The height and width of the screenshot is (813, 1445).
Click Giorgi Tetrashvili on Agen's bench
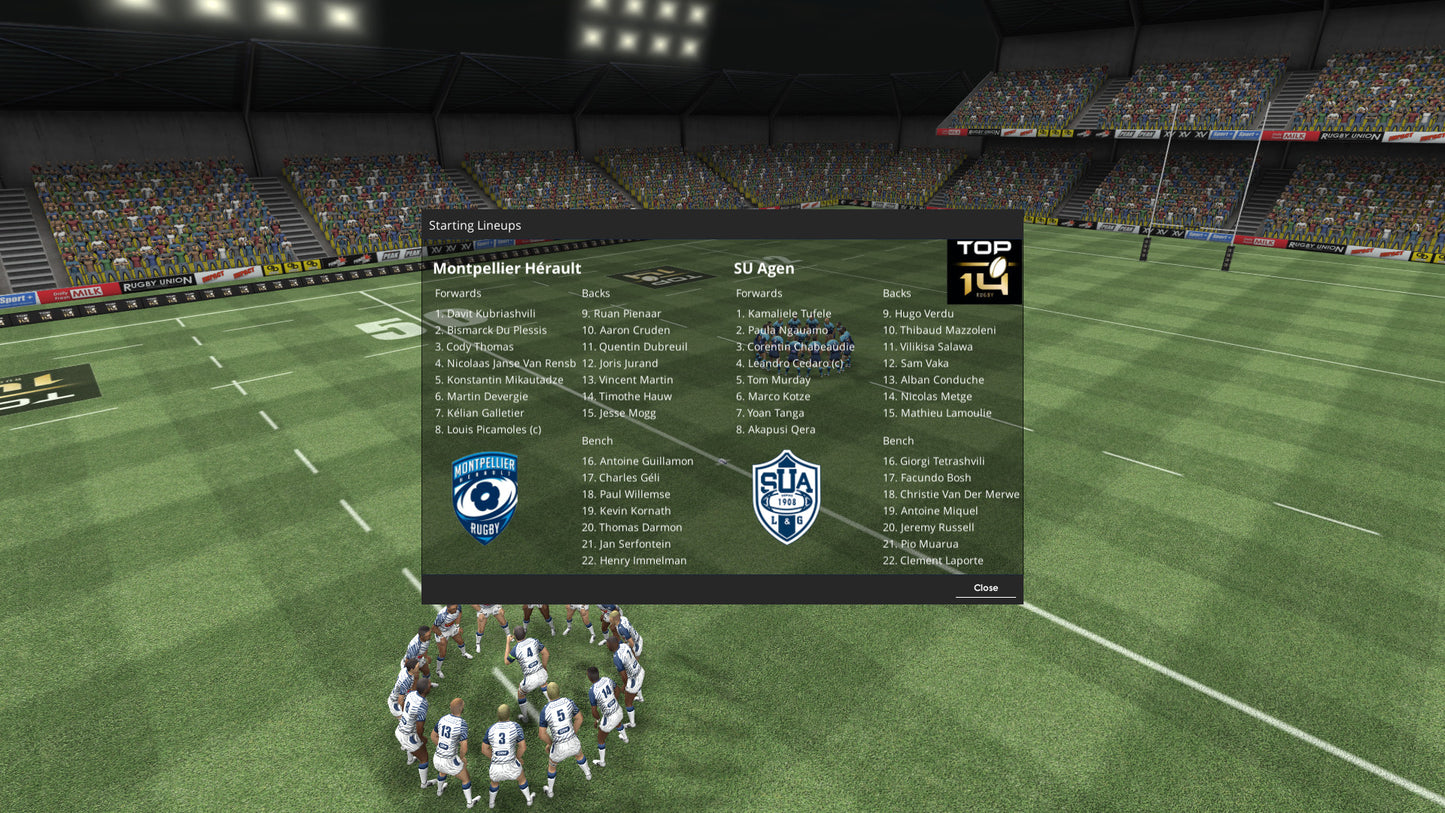(x=933, y=461)
